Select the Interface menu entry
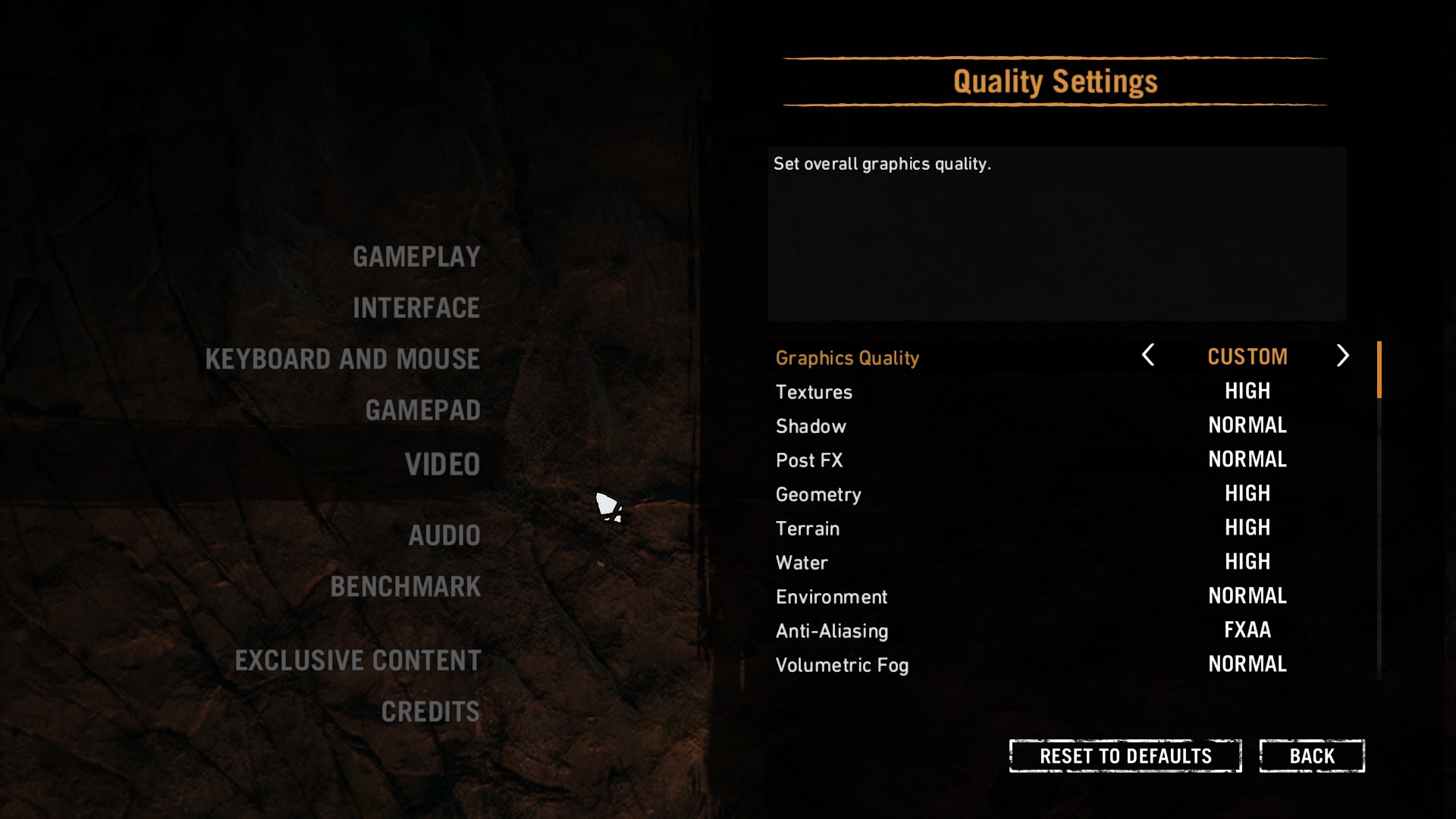 tap(416, 308)
